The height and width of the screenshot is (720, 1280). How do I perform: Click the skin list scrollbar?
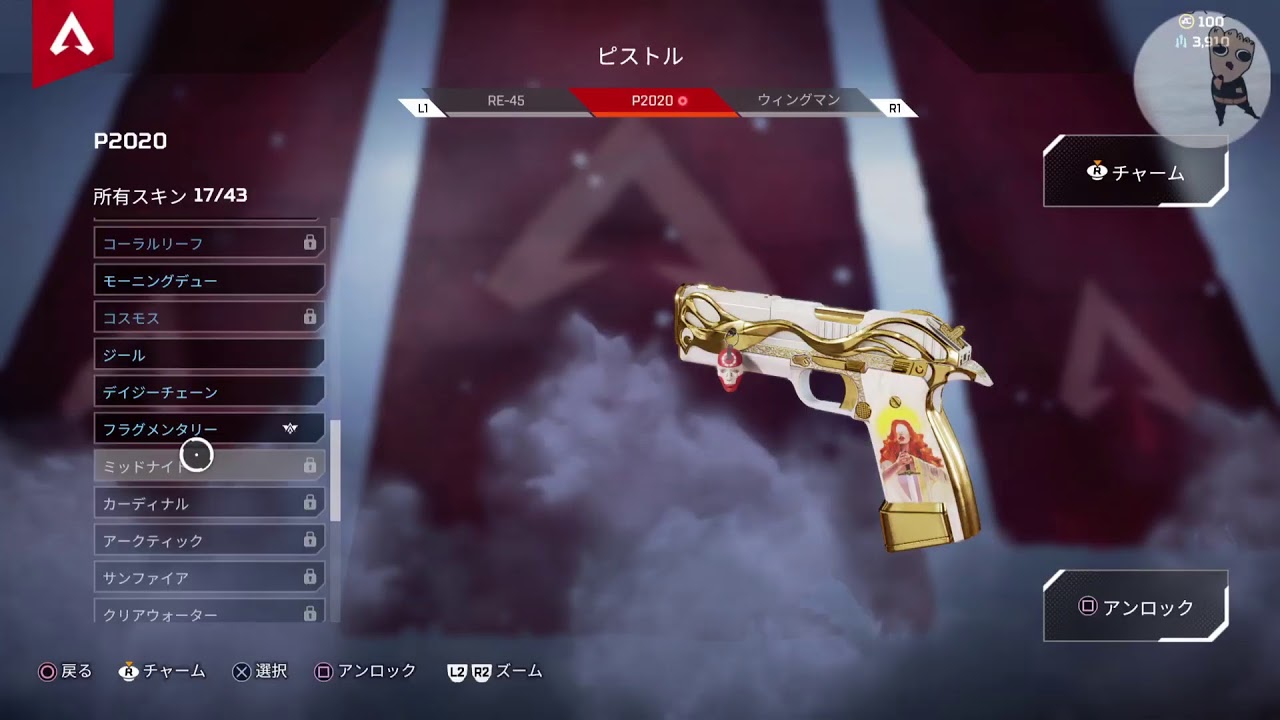coord(336,470)
